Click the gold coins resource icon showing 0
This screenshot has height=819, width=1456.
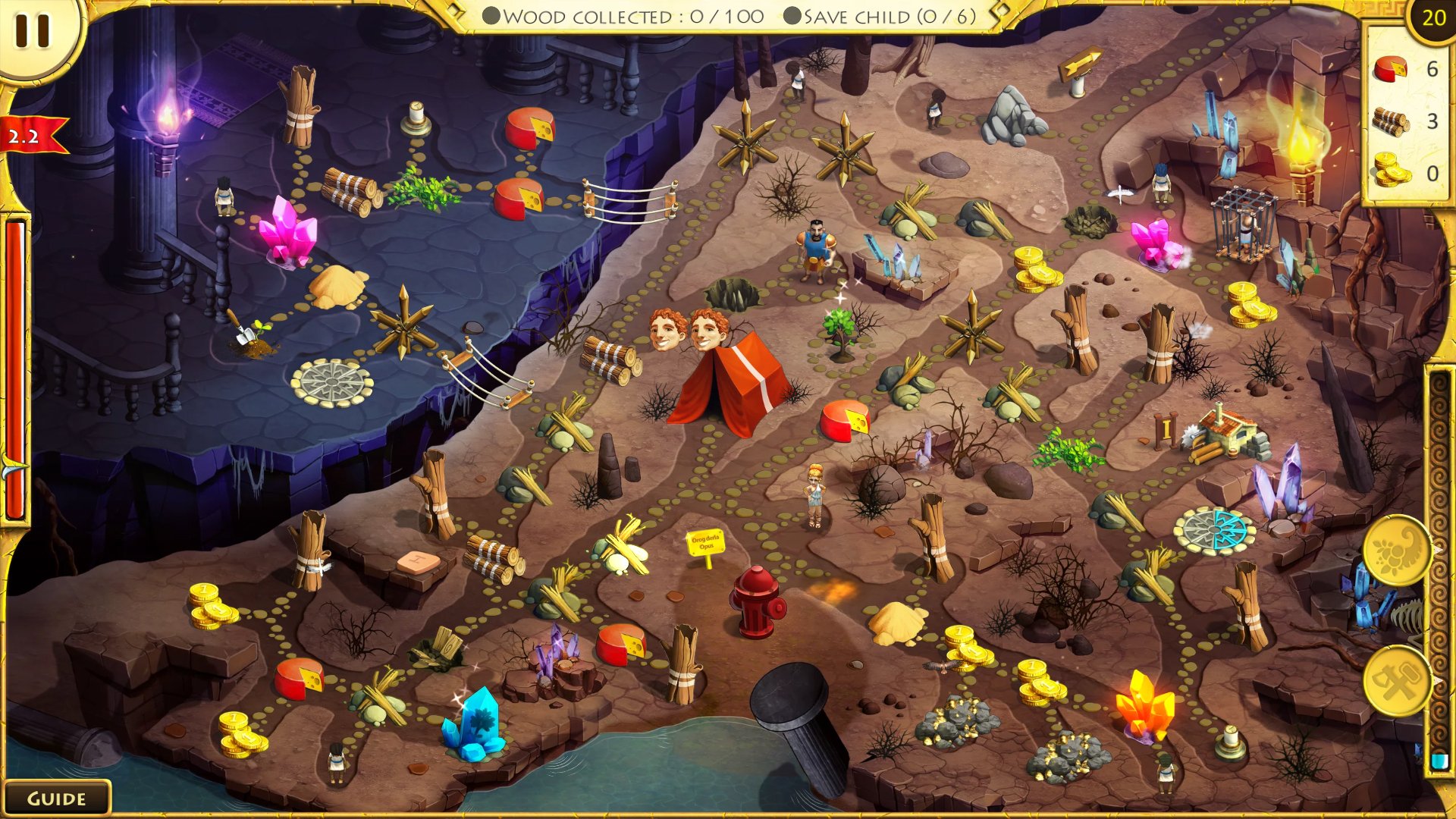coord(1392,172)
